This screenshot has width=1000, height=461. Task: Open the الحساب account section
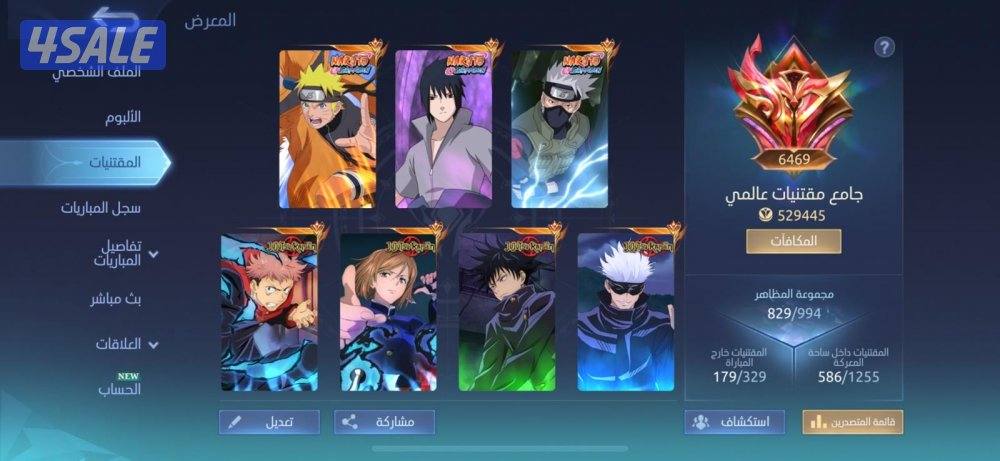click(x=119, y=389)
